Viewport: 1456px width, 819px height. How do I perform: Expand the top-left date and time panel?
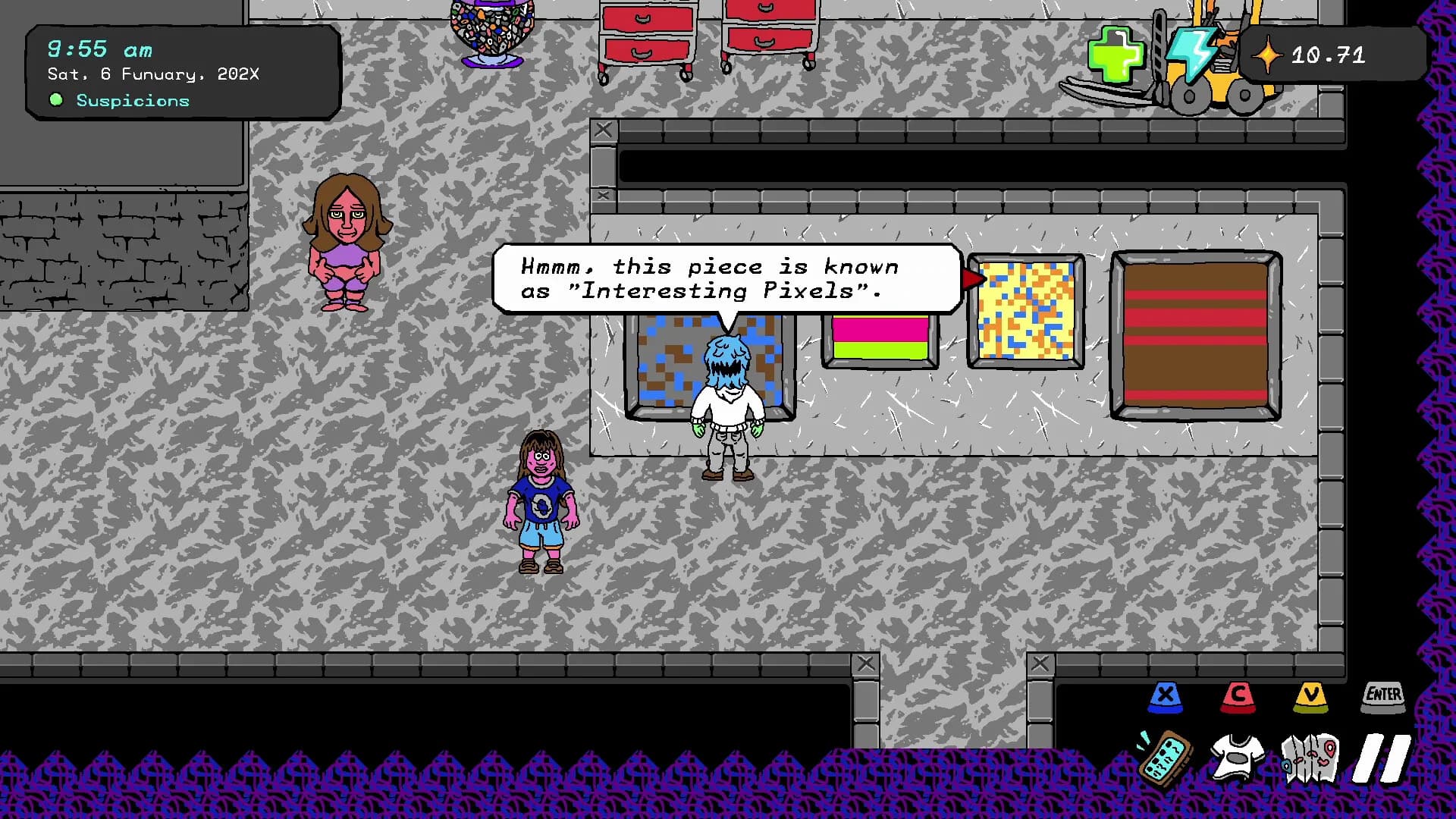[182, 72]
